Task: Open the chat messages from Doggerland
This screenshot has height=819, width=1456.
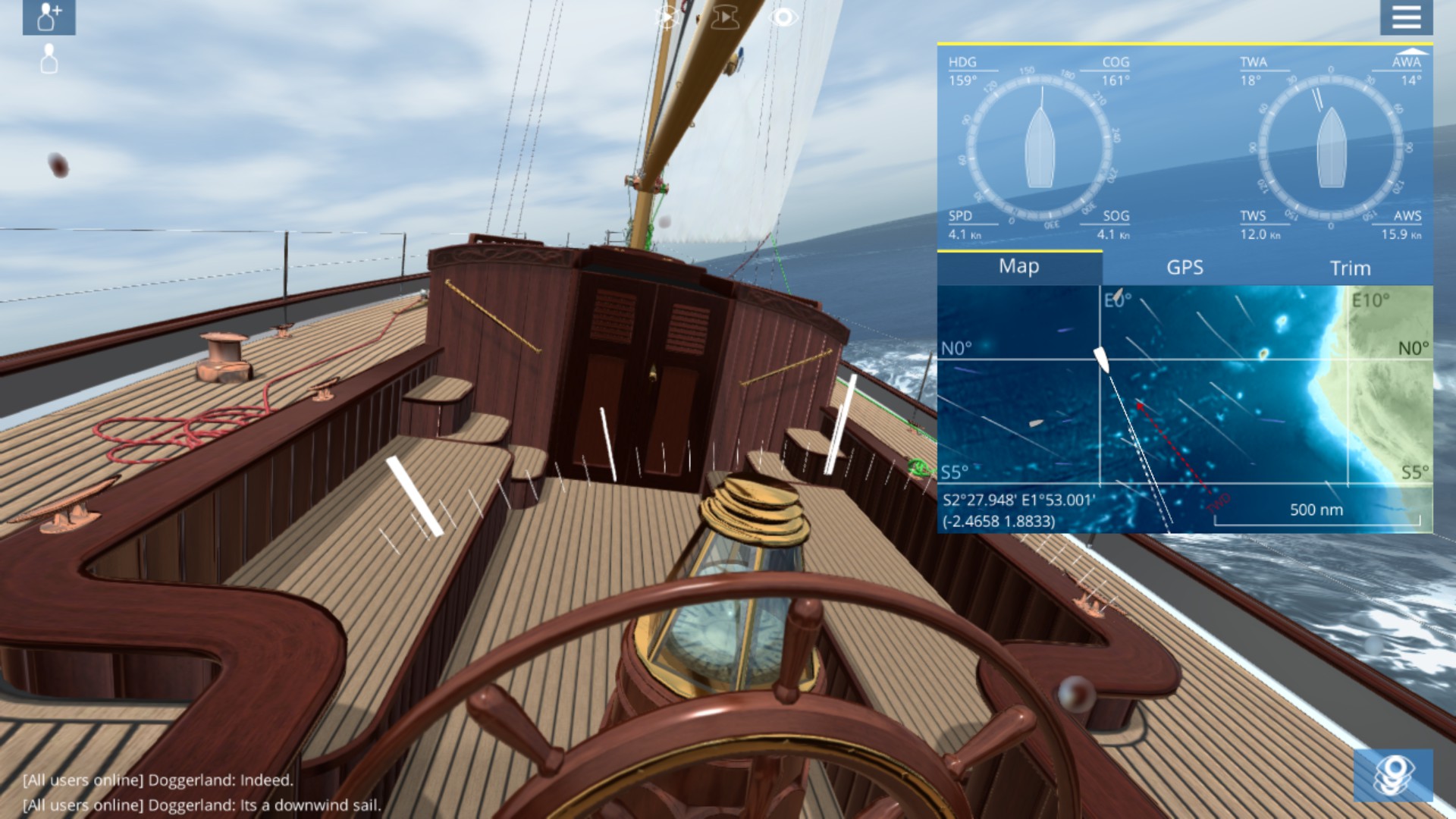Action: coord(202,792)
